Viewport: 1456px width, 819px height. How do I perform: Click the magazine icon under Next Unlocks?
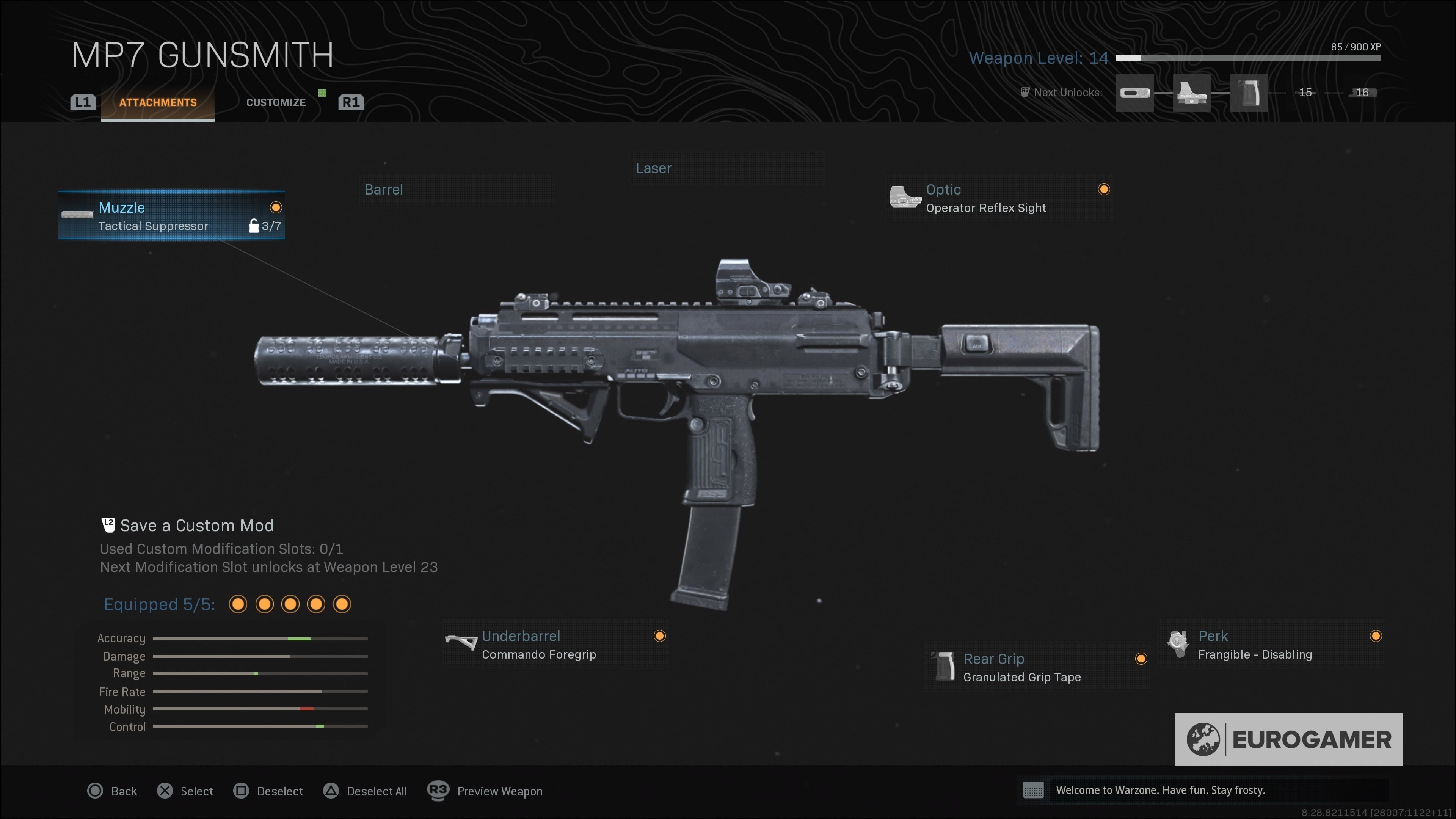click(1134, 94)
